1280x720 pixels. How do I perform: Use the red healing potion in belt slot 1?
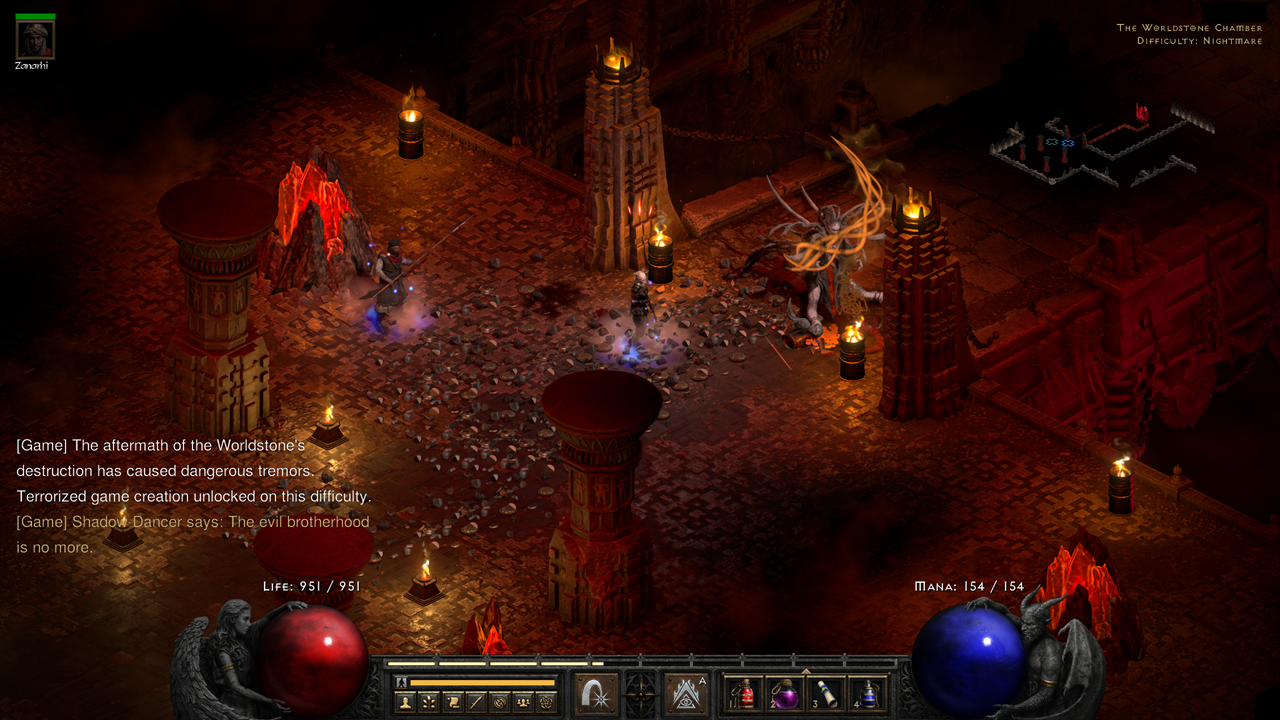[x=745, y=693]
